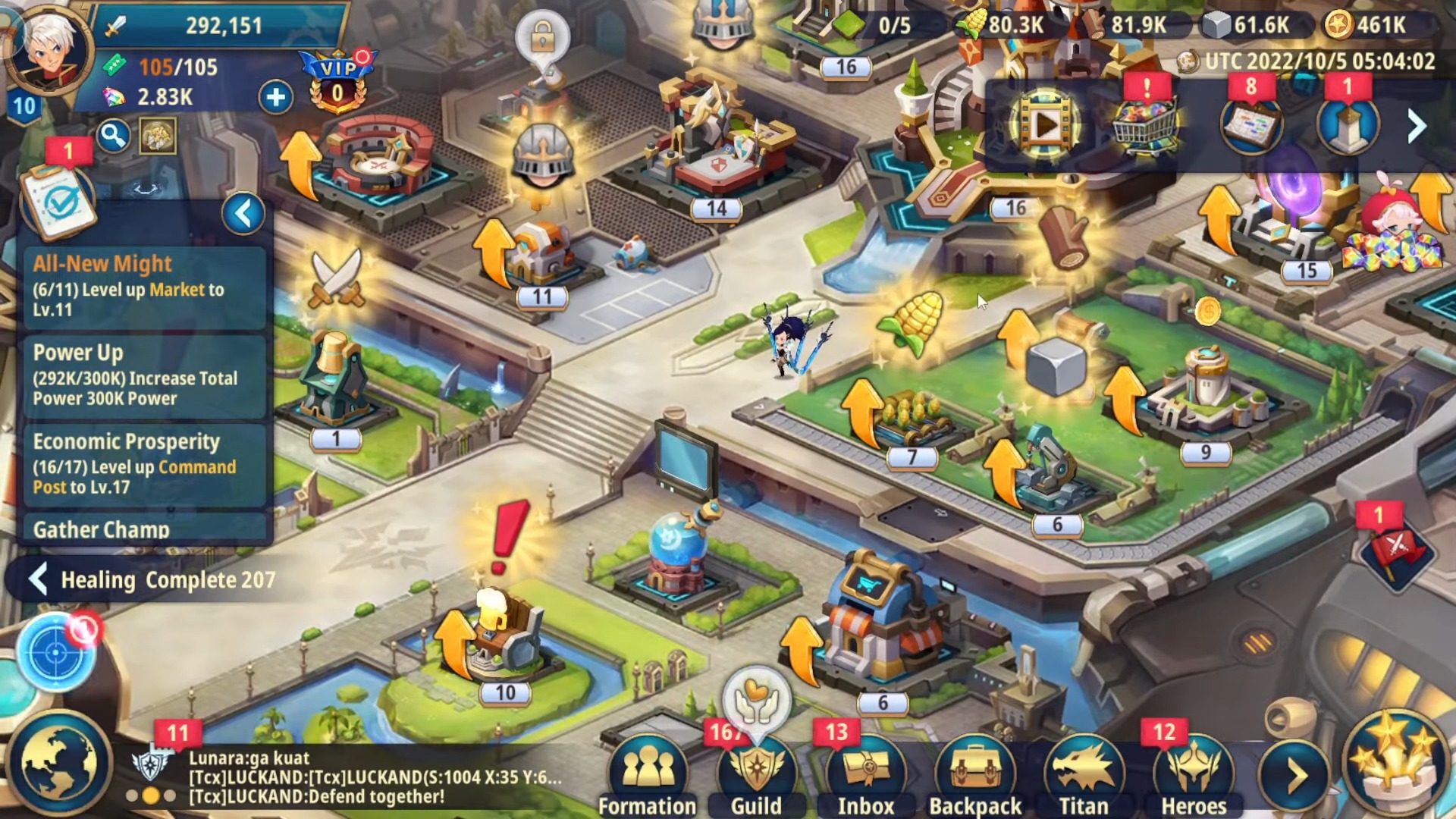Viewport: 1456px width, 819px height.
Task: Tap the player avatar portrait
Action: (50, 52)
